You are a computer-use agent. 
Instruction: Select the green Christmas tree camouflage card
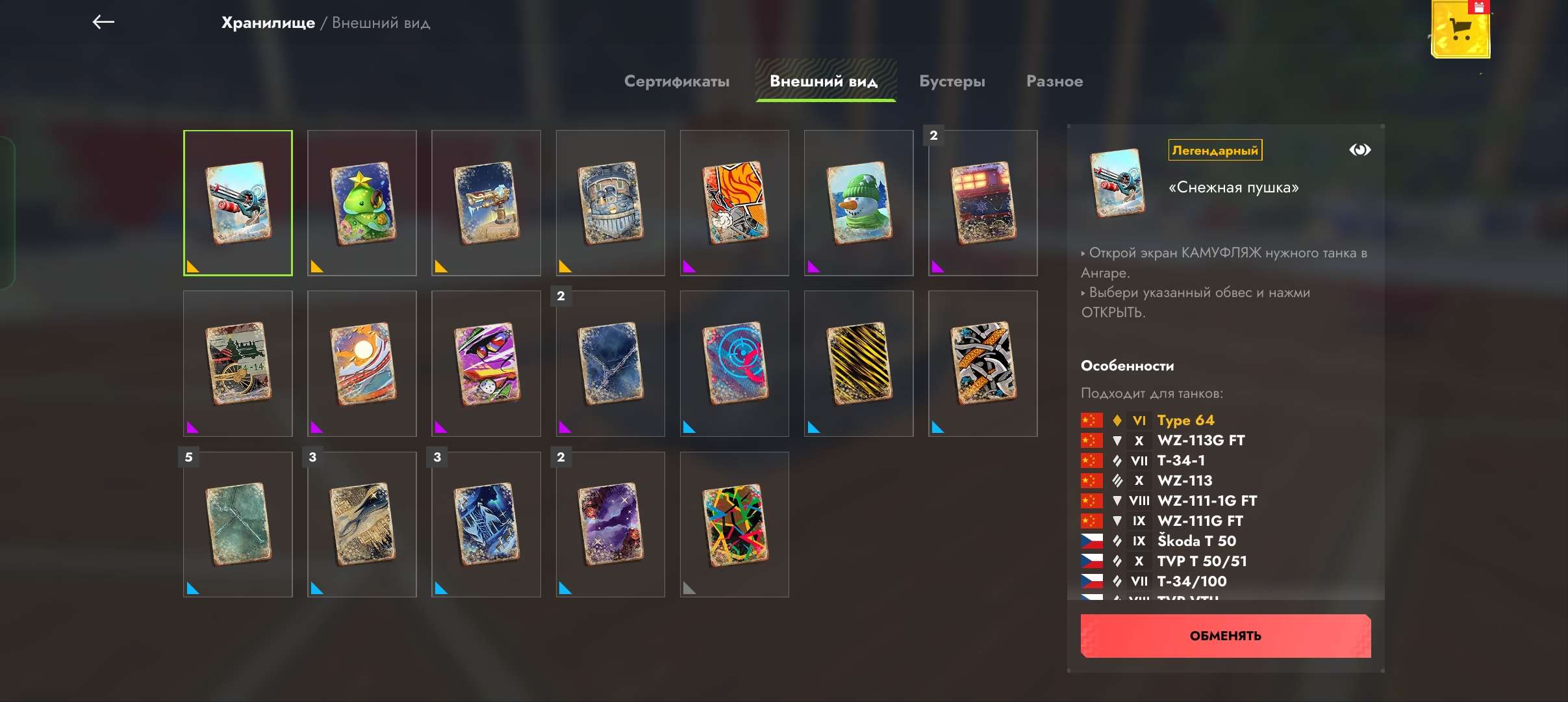(362, 203)
